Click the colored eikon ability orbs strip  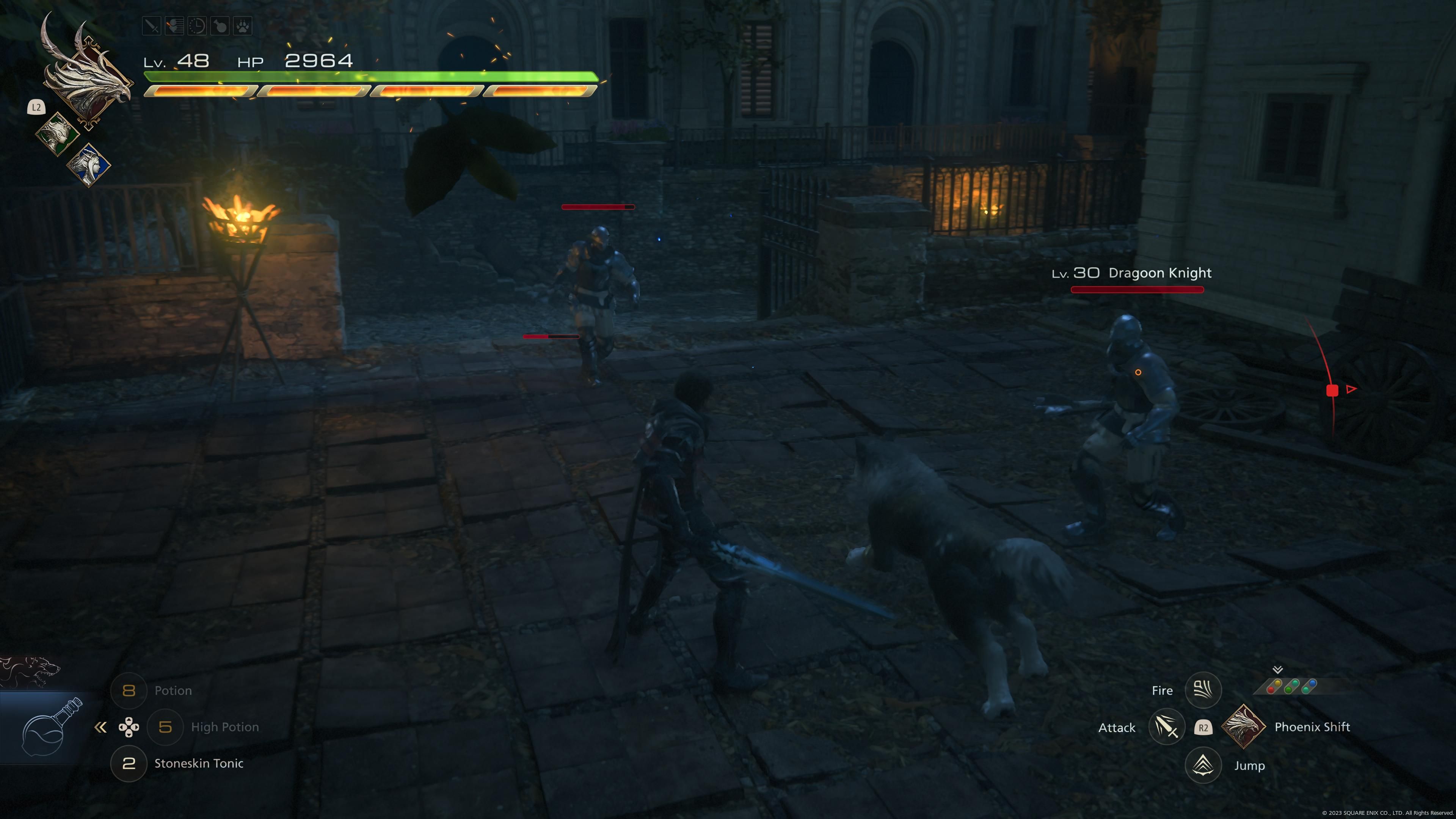(x=1291, y=686)
